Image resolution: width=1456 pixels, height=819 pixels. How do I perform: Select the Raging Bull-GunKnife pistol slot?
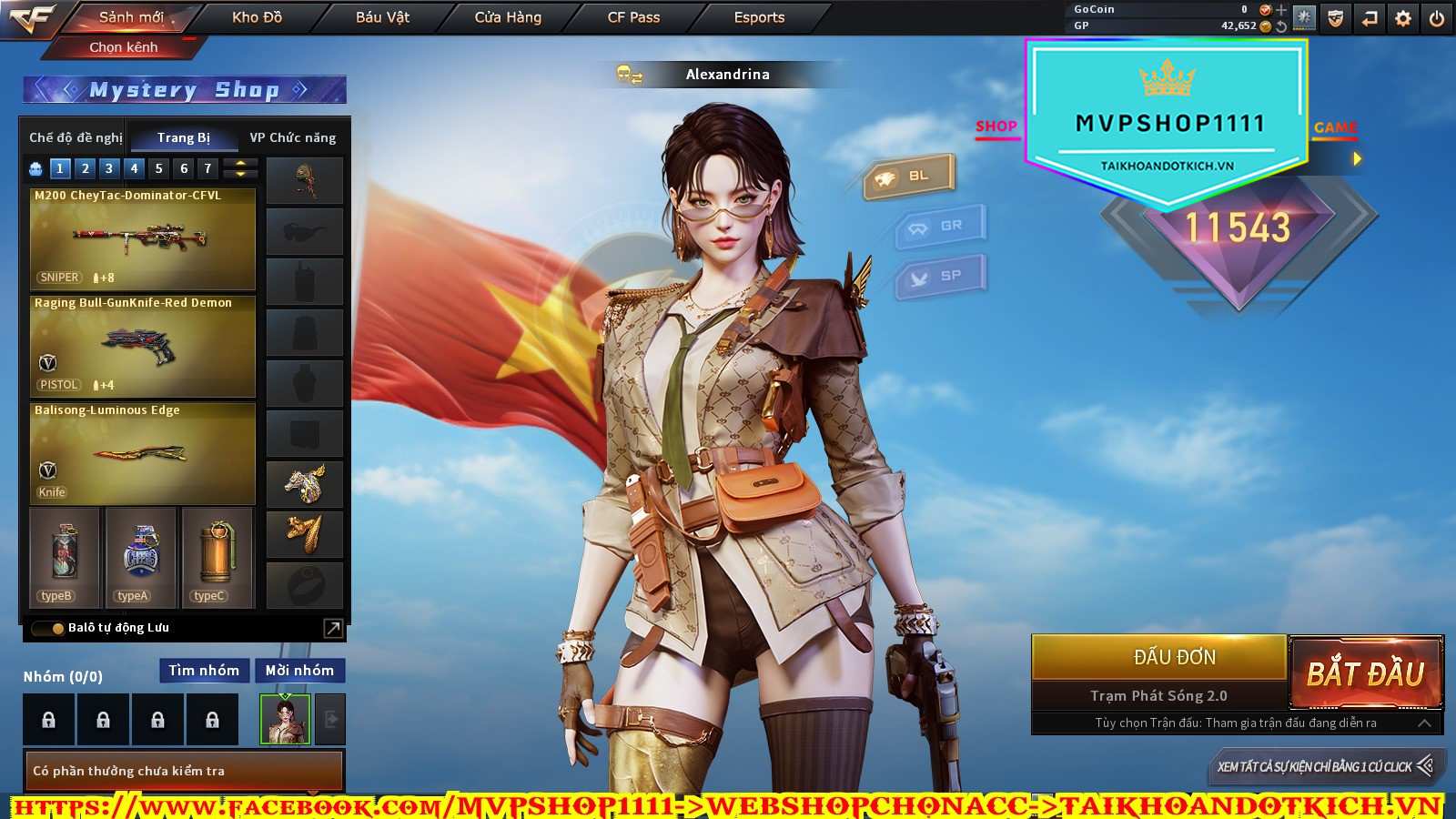click(143, 346)
